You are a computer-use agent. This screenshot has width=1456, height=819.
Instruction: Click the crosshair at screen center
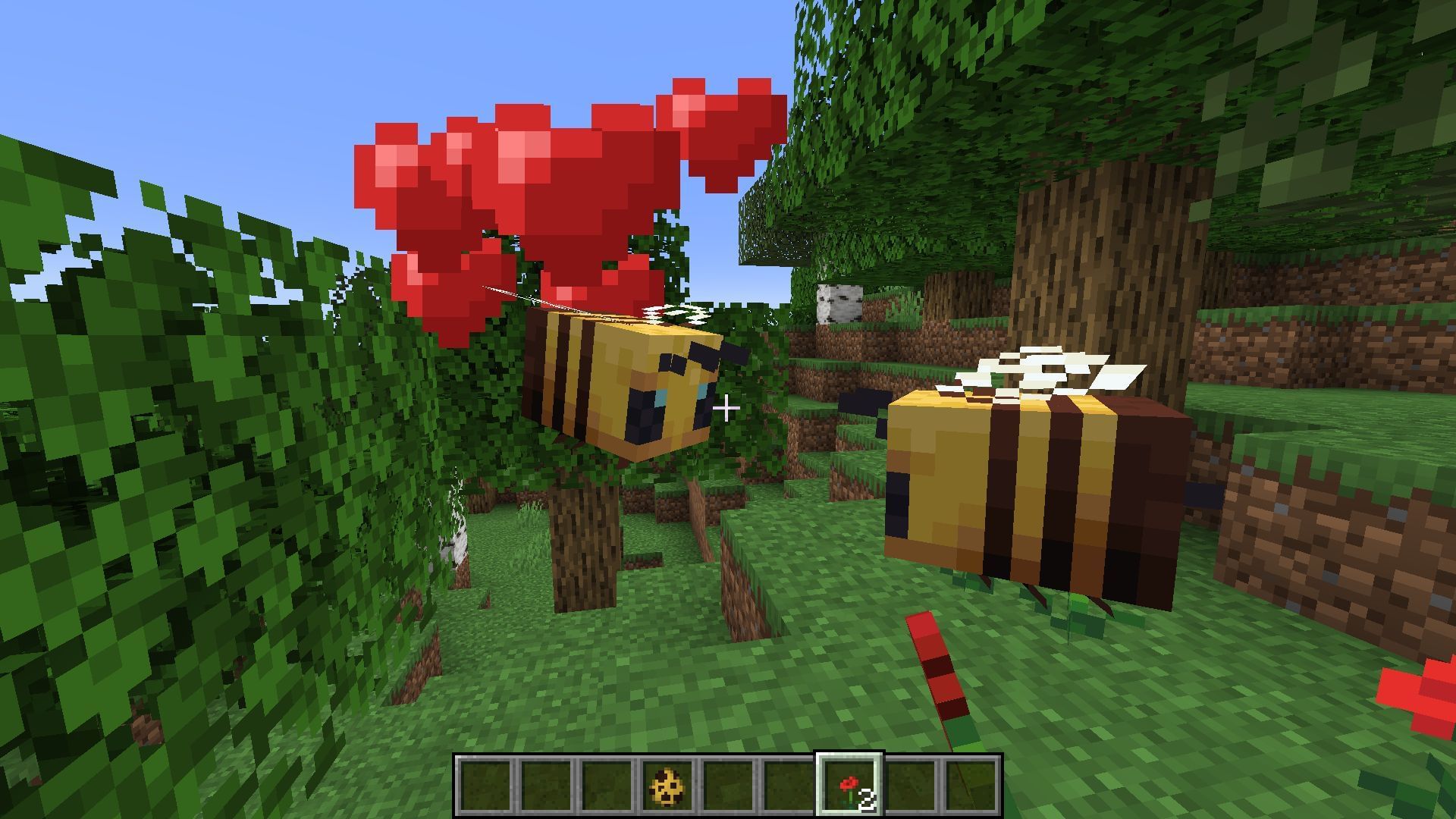point(728,408)
